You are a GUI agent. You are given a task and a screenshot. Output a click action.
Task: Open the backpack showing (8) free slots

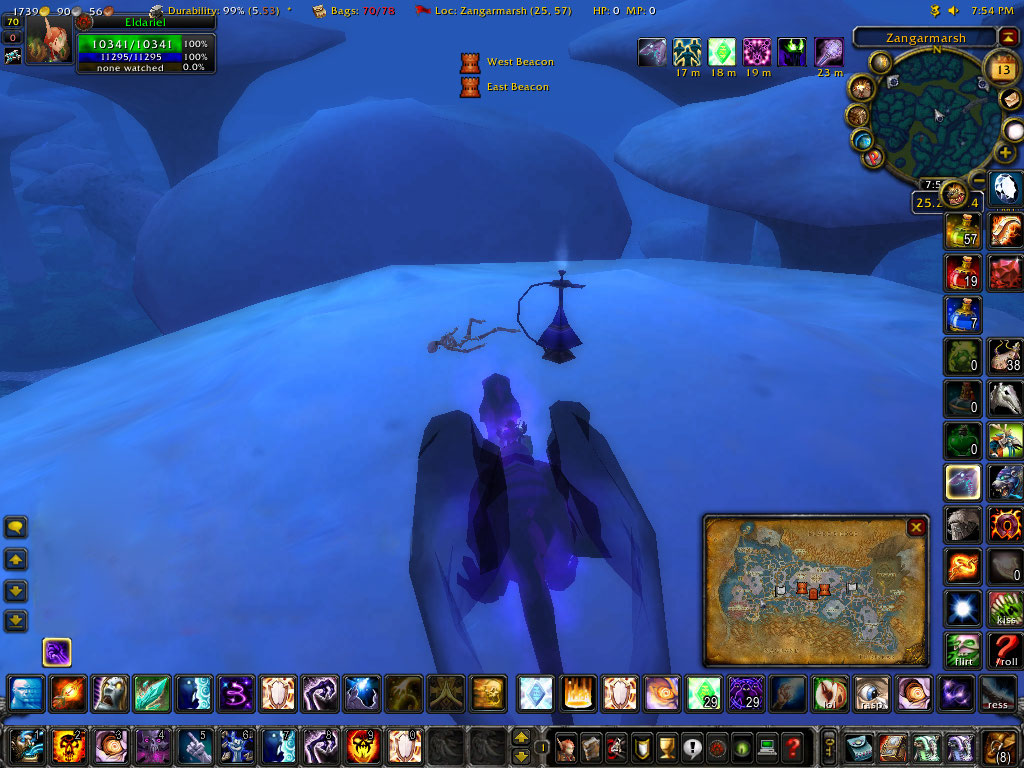point(1000,747)
